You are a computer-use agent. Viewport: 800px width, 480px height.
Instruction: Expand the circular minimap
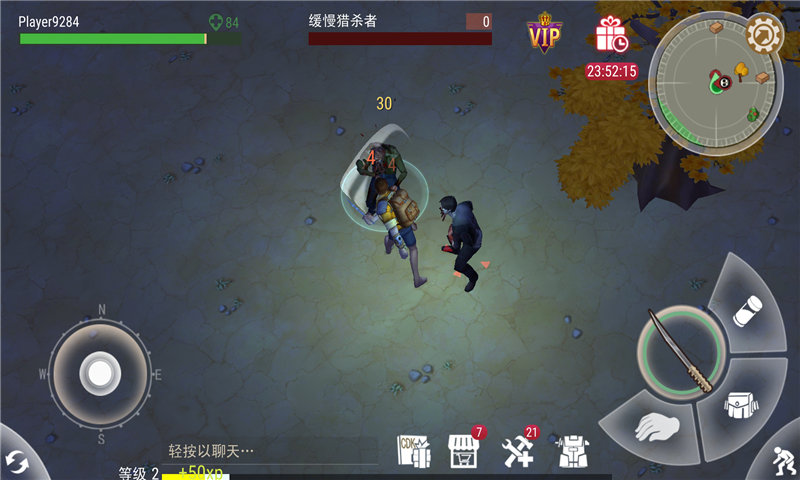point(713,84)
